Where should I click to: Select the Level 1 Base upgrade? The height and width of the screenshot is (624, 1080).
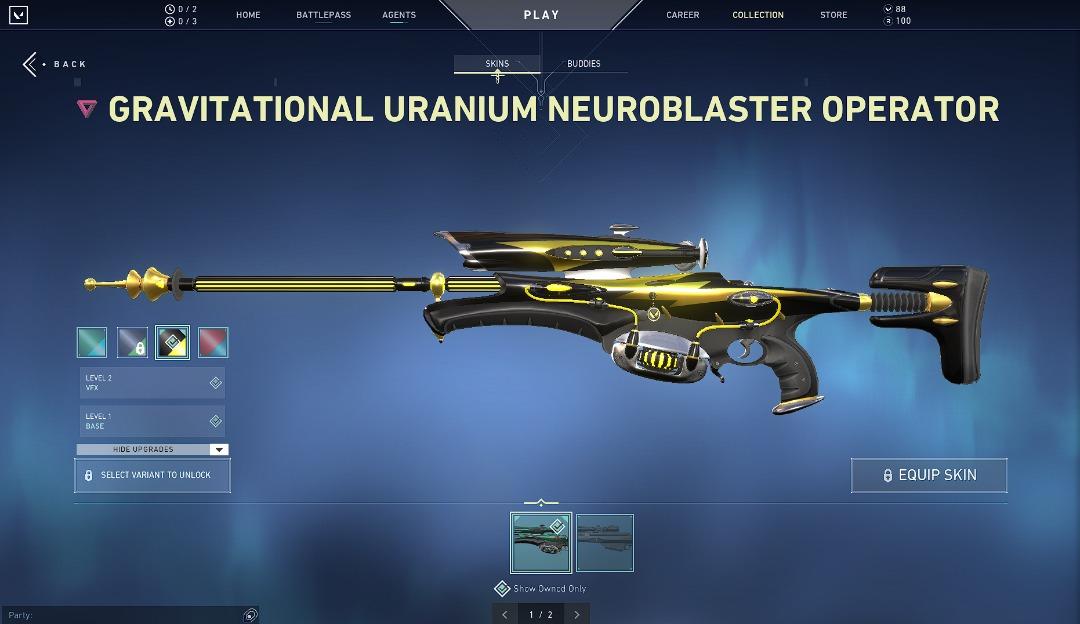click(152, 421)
